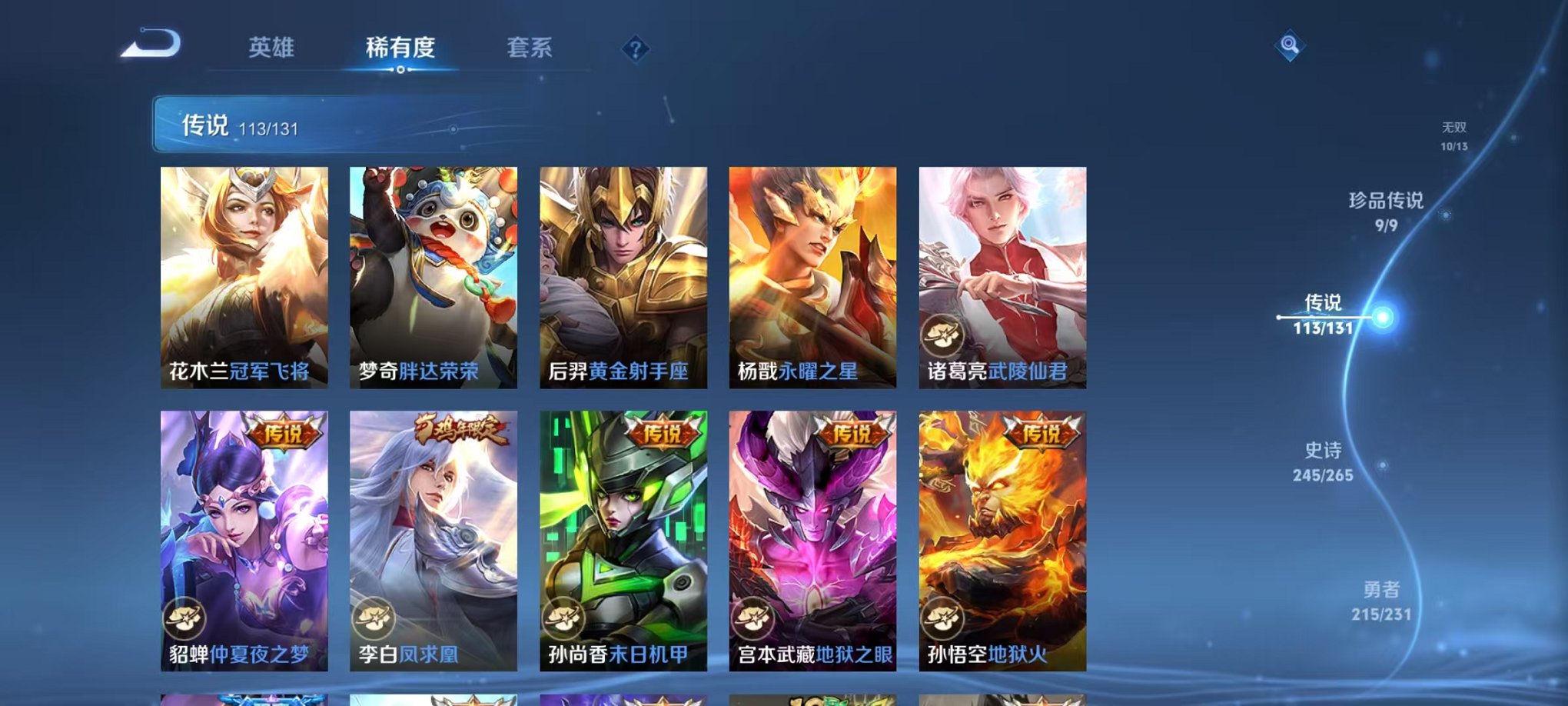This screenshot has height=706, width=1568.
Task: Open the search function
Action: tap(1288, 46)
